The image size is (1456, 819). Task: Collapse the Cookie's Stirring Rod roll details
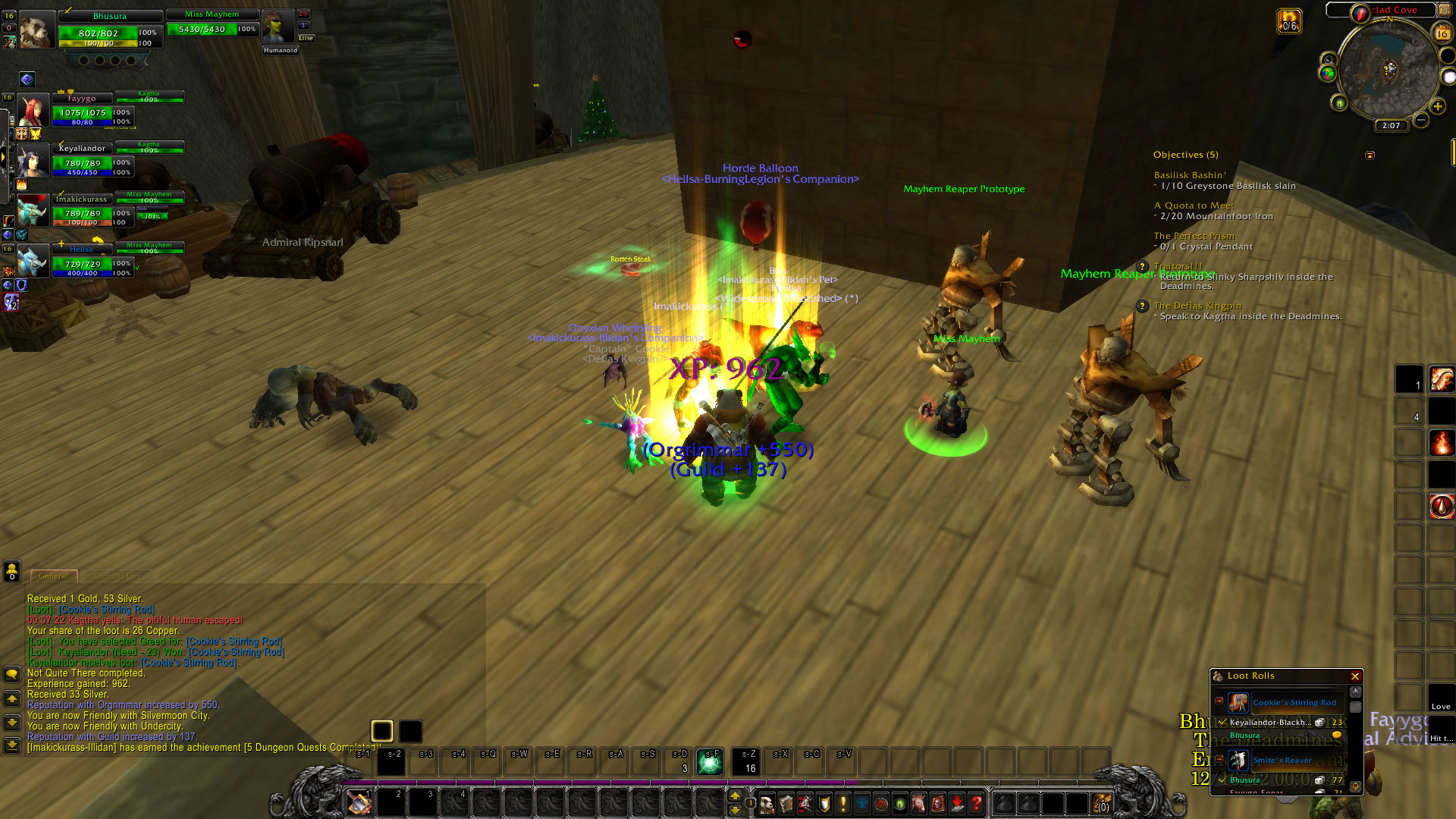1219,701
